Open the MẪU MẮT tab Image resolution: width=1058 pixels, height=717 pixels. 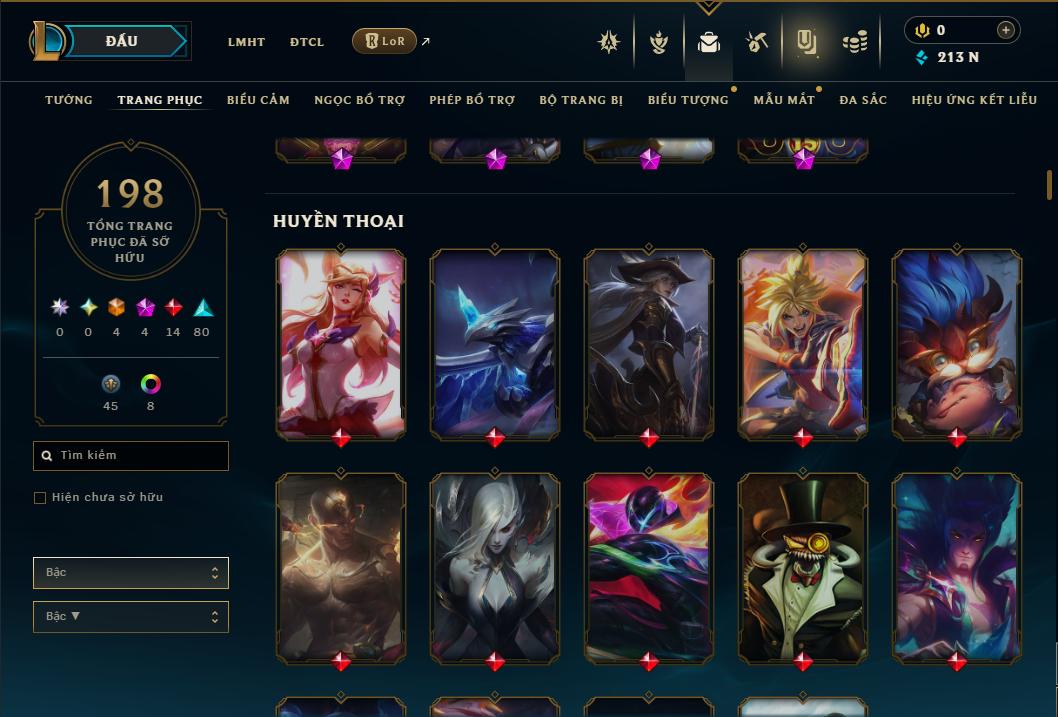pyautogui.click(x=784, y=100)
